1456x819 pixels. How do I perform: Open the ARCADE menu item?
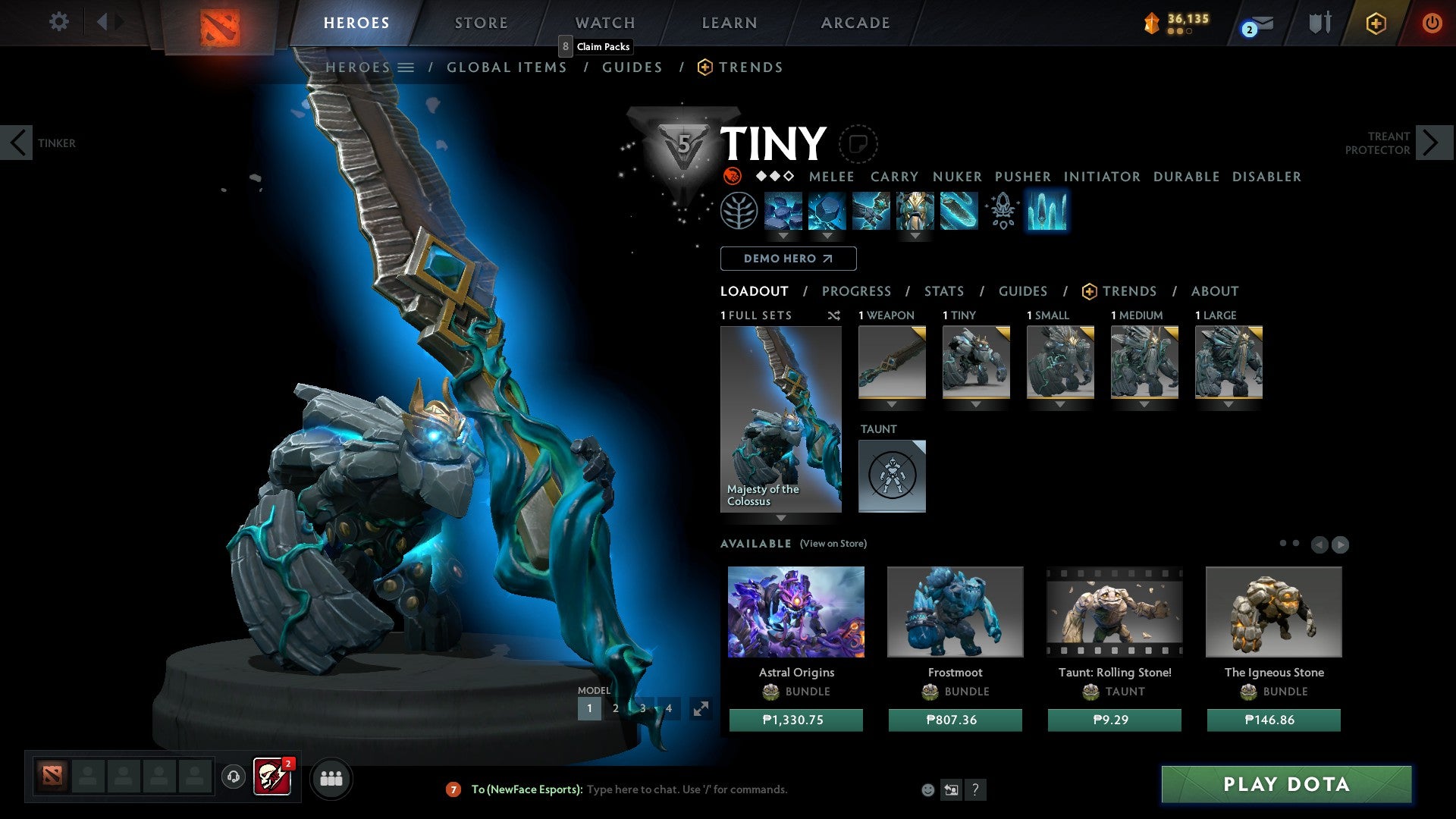coord(855,23)
